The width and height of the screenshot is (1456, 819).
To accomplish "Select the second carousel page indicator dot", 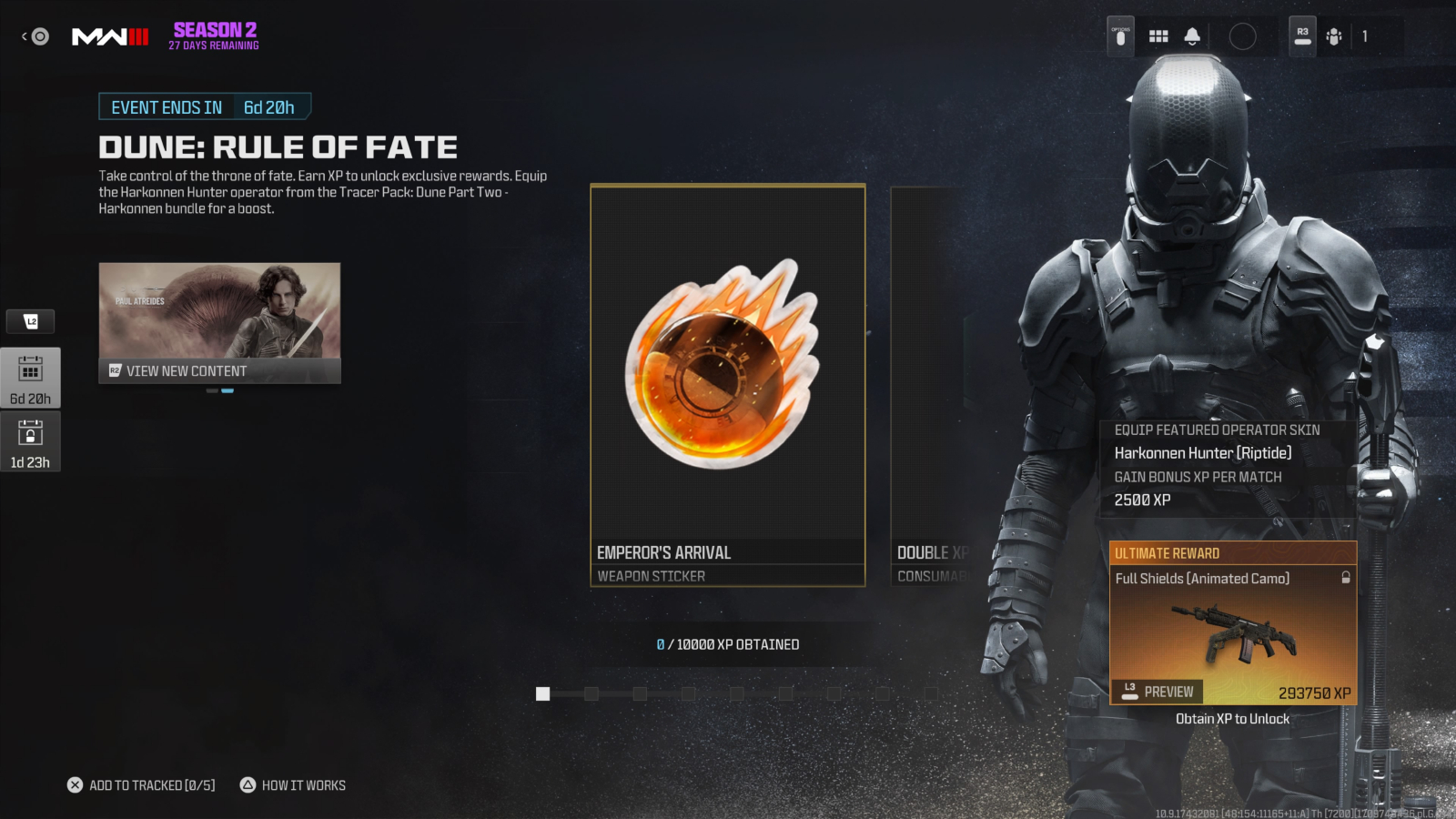I will coord(227,389).
